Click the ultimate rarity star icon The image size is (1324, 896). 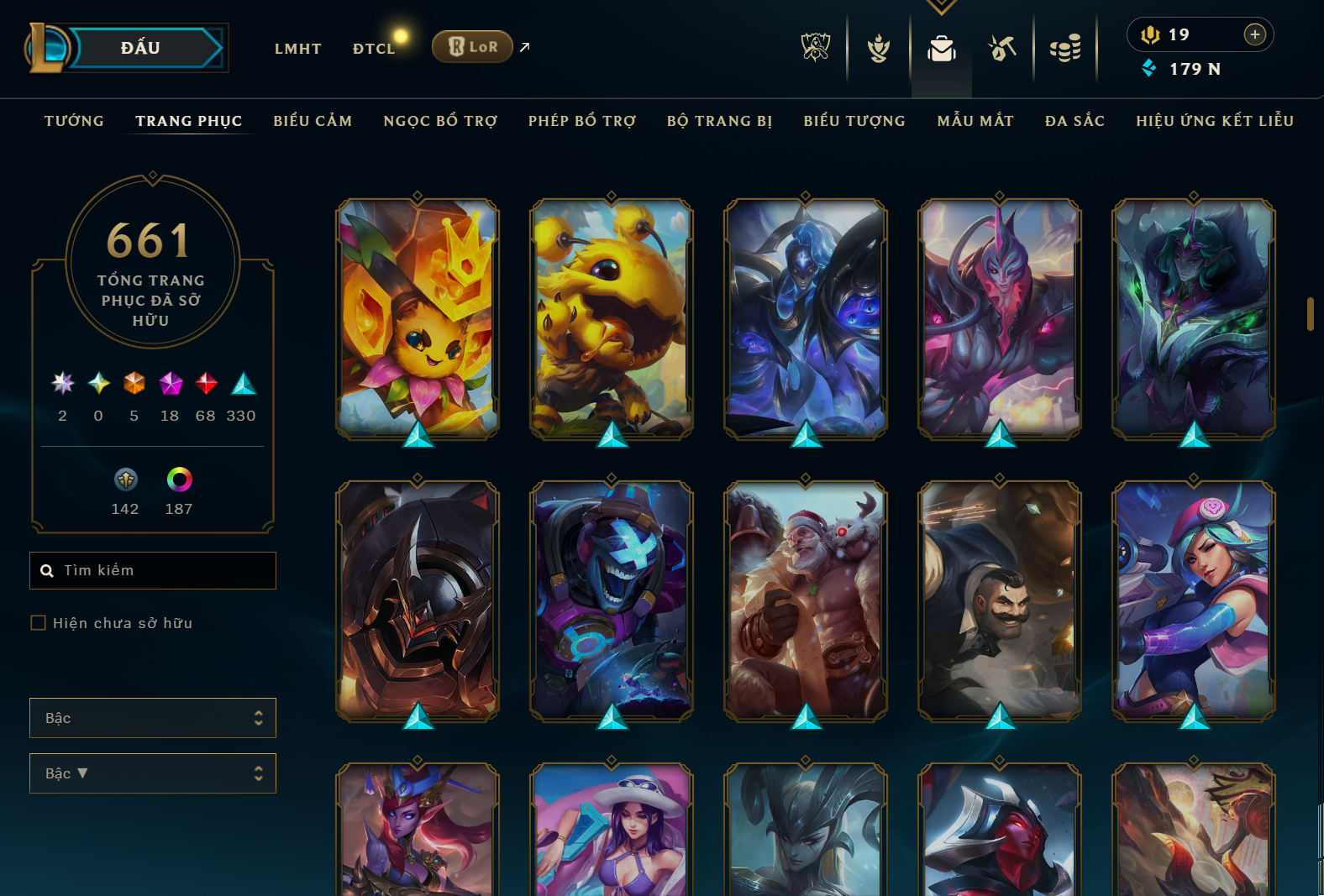tap(61, 385)
